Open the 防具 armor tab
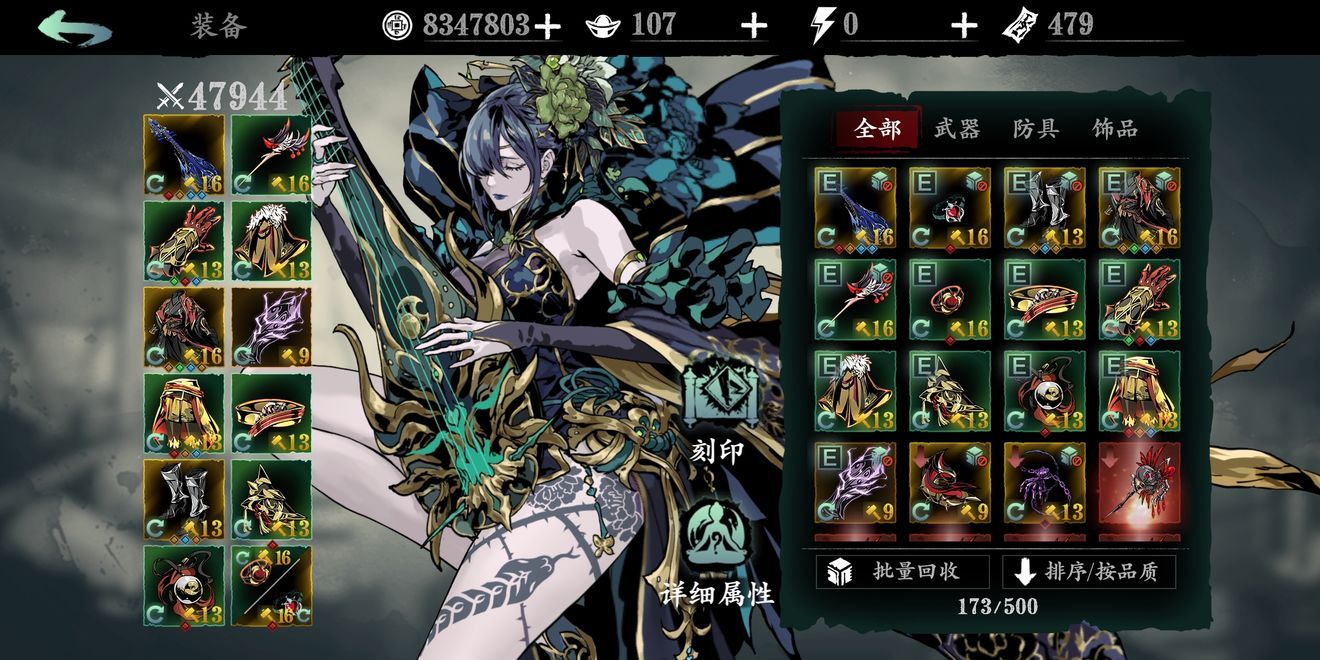This screenshot has height=660, width=1320. tap(1035, 129)
